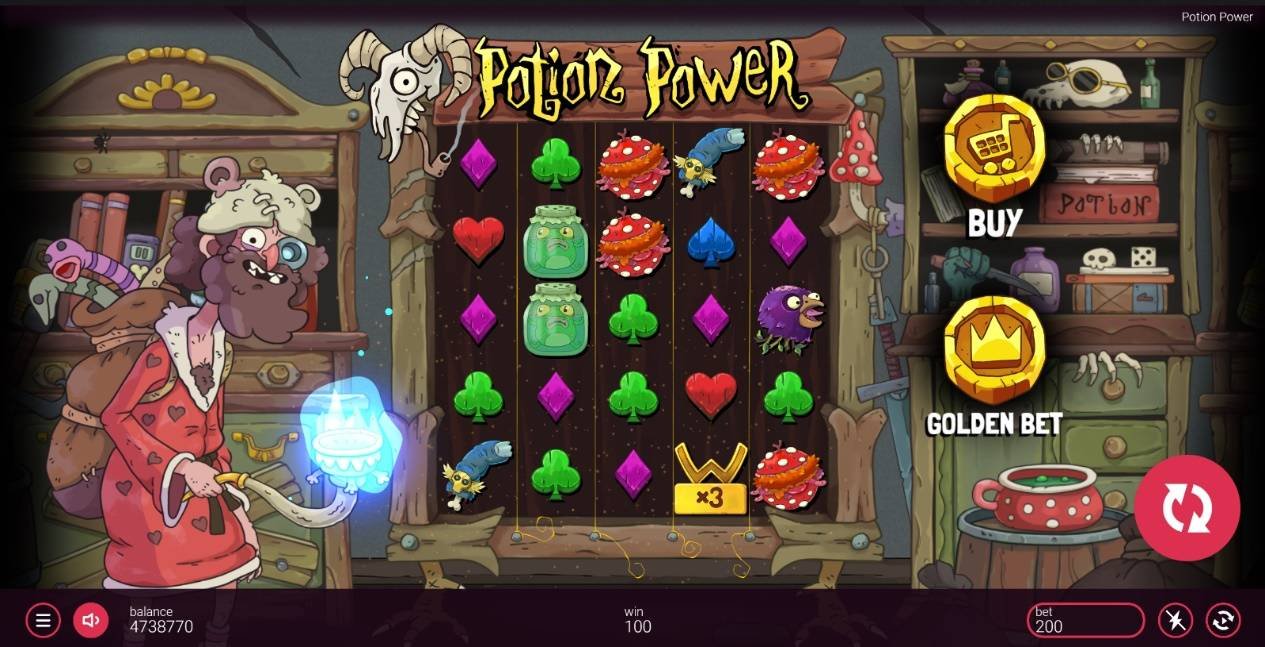The width and height of the screenshot is (1265, 647).
Task: Toggle the sound speaker button
Action: 90,620
